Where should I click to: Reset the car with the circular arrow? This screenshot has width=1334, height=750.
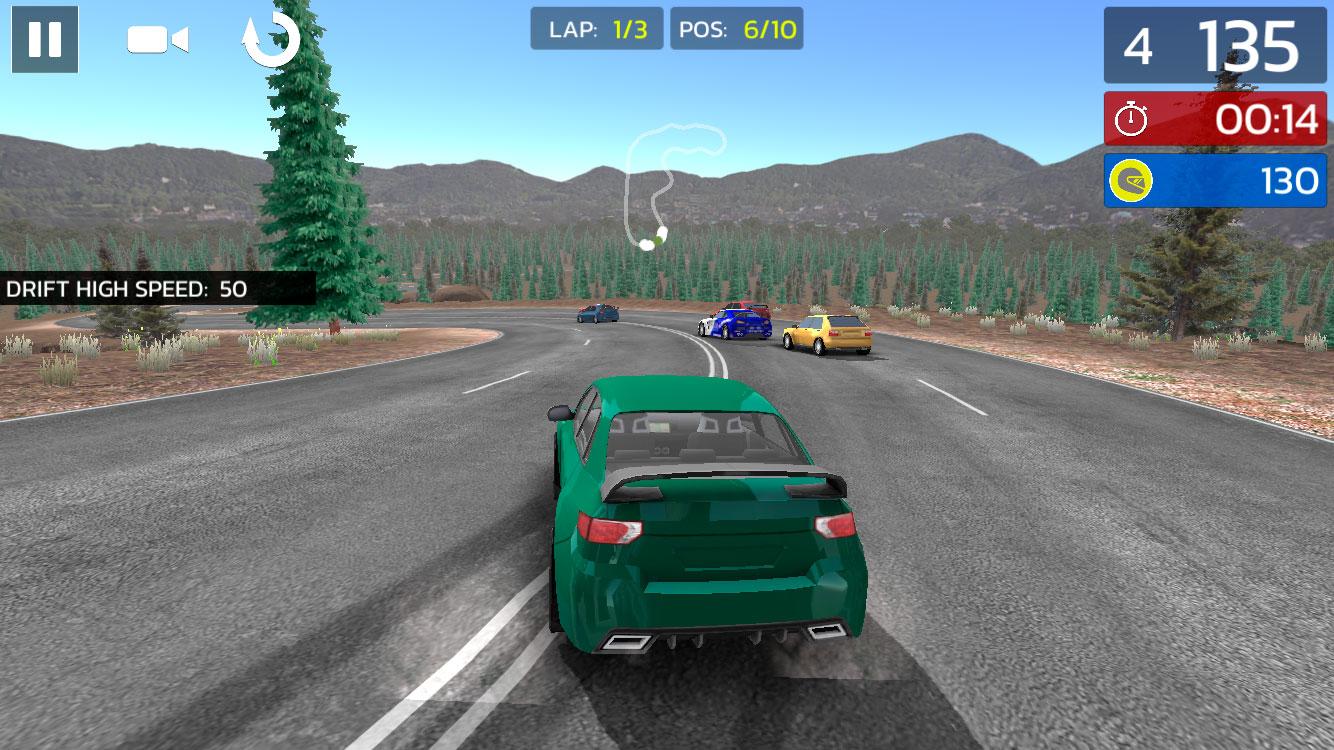(x=271, y=40)
